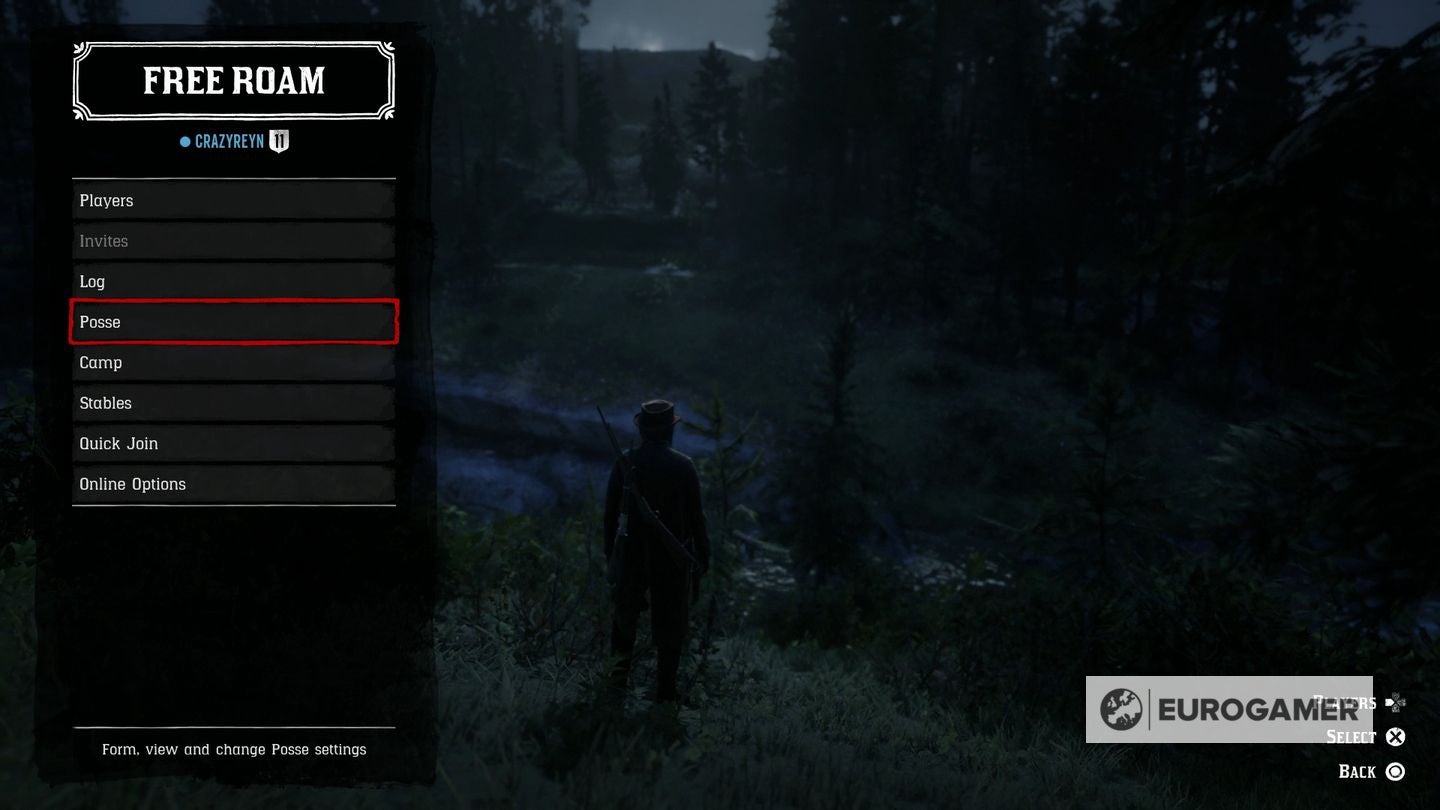Select the greyed-out Invites option
Image resolution: width=1440 pixels, height=810 pixels.
tap(233, 240)
